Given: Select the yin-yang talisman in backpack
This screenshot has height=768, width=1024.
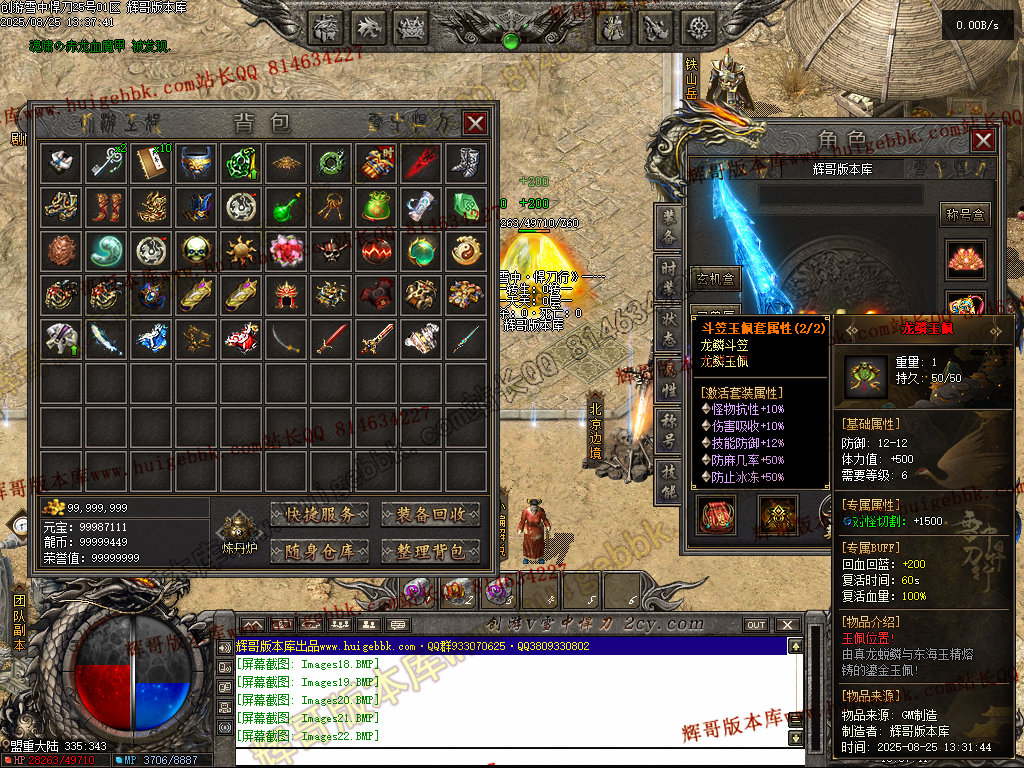Looking at the screenshot, I should (466, 250).
